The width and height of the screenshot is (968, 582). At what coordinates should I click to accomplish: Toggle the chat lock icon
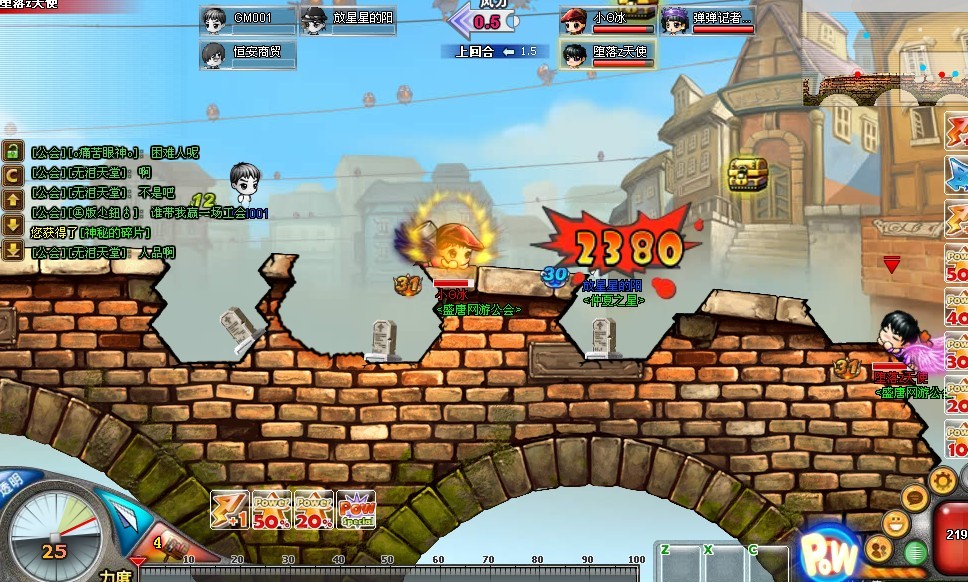(13, 152)
